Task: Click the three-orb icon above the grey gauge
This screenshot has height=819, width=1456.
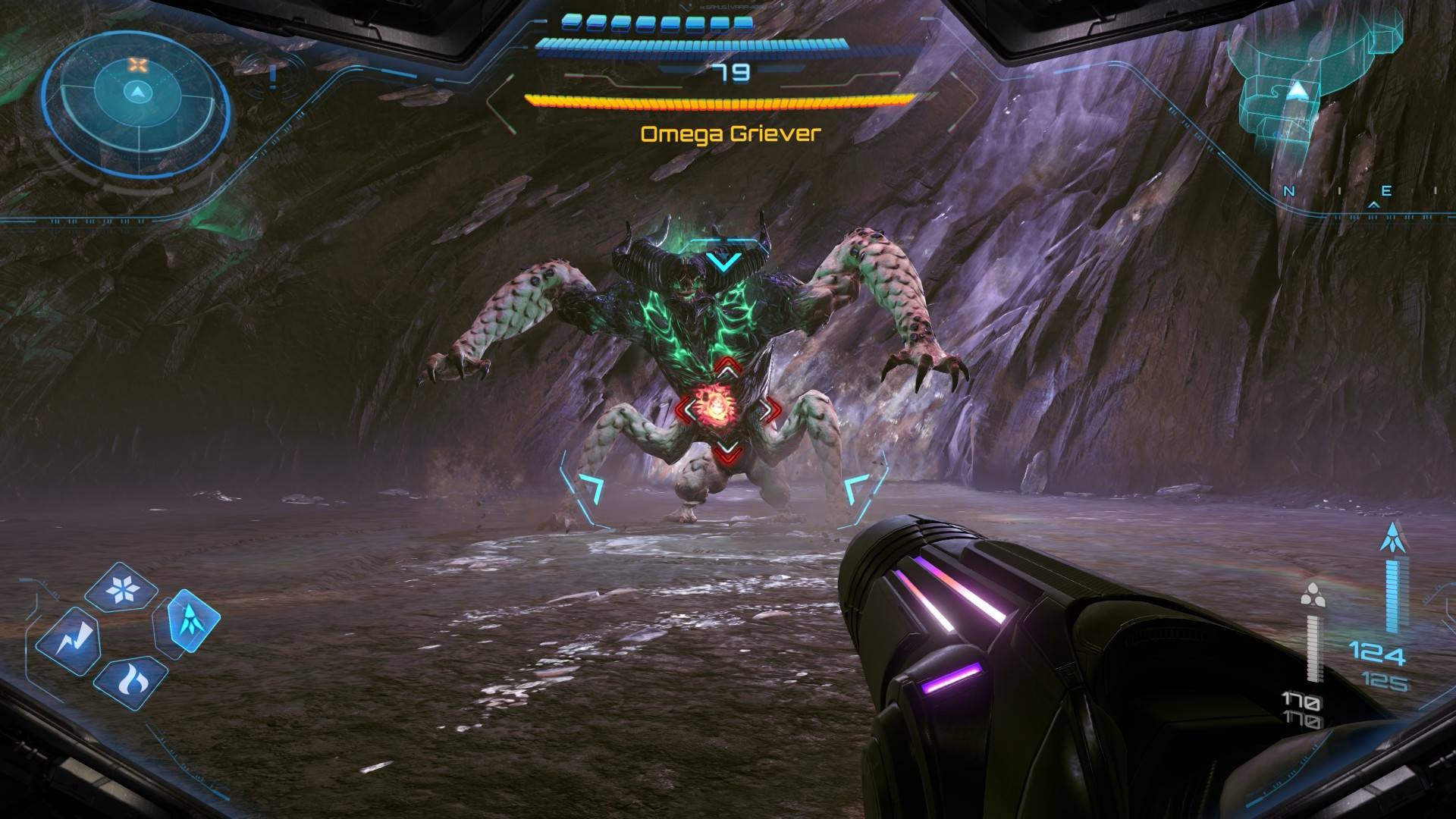Action: pos(1311,595)
